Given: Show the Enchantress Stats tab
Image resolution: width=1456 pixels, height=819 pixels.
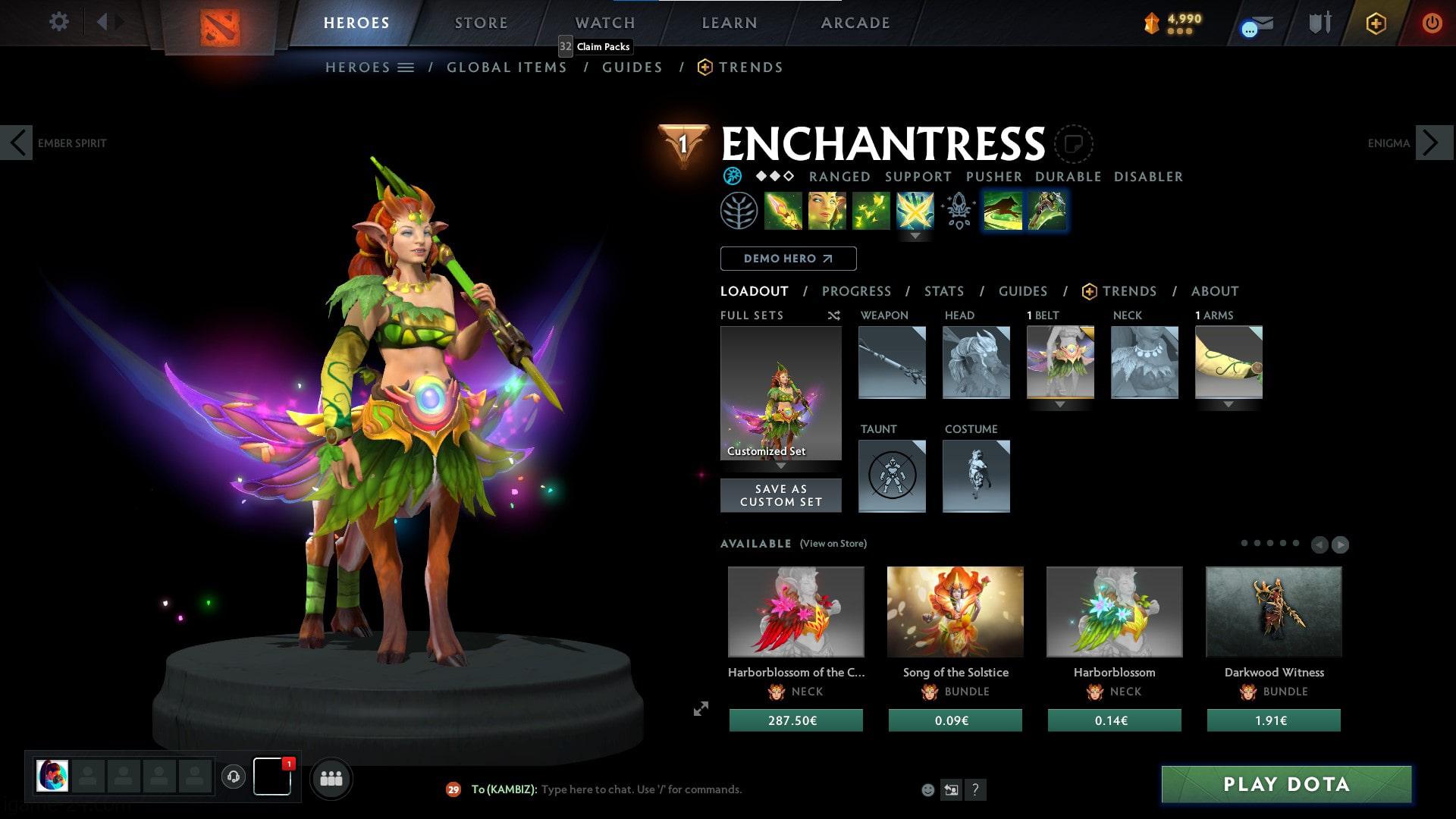Looking at the screenshot, I should click(x=943, y=291).
